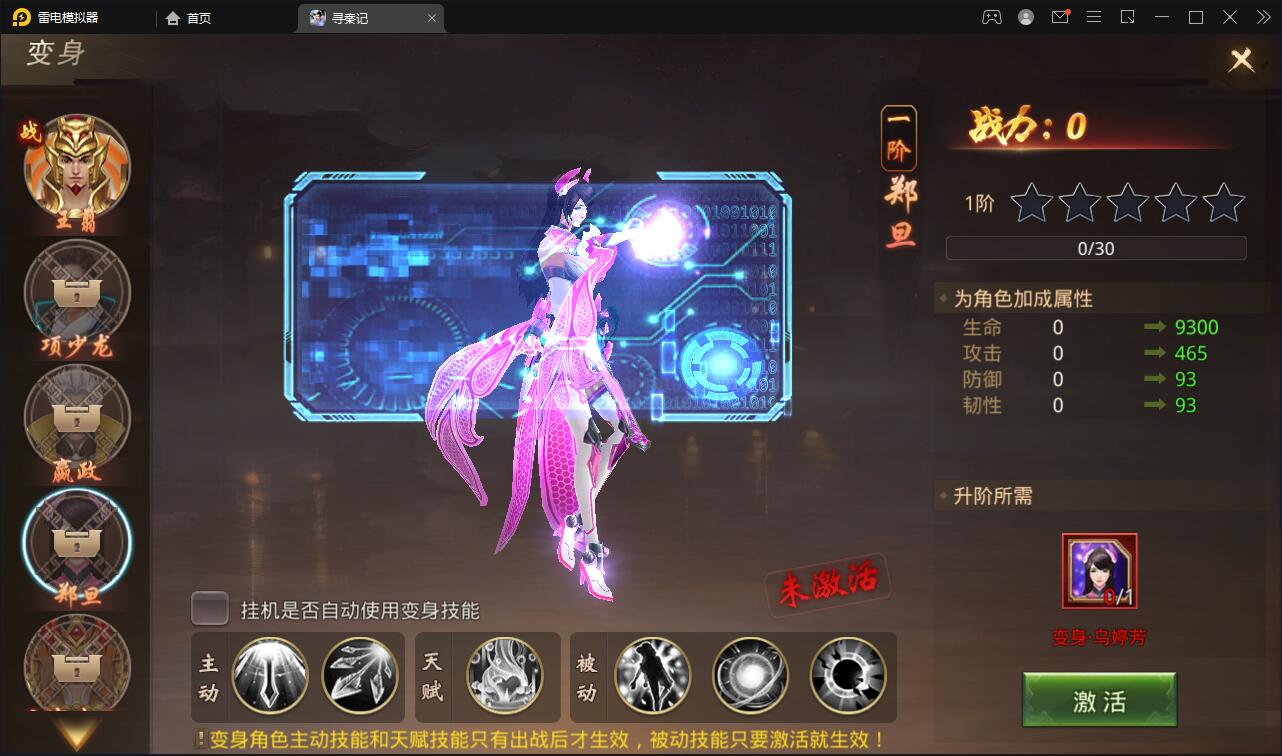Enable auto-use transformation skill while idle
Screen dimensions: 1282x756
209,608
